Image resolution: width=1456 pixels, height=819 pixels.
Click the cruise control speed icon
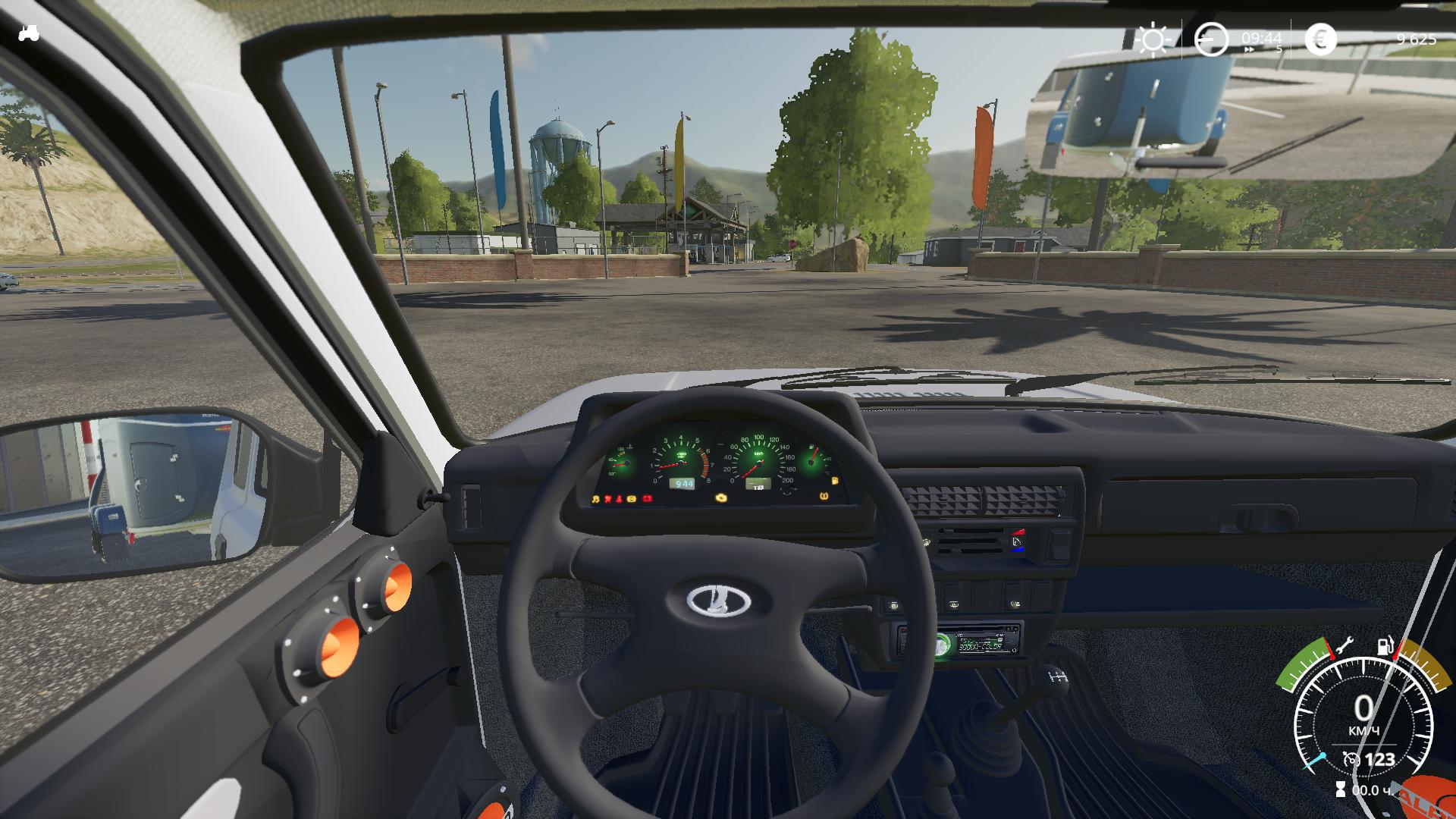coord(1351,759)
